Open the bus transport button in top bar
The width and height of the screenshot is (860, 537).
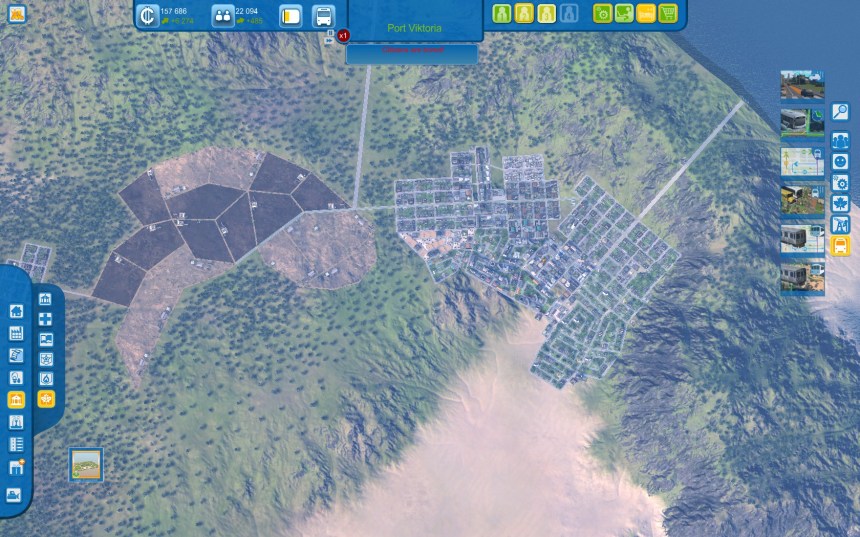click(323, 17)
